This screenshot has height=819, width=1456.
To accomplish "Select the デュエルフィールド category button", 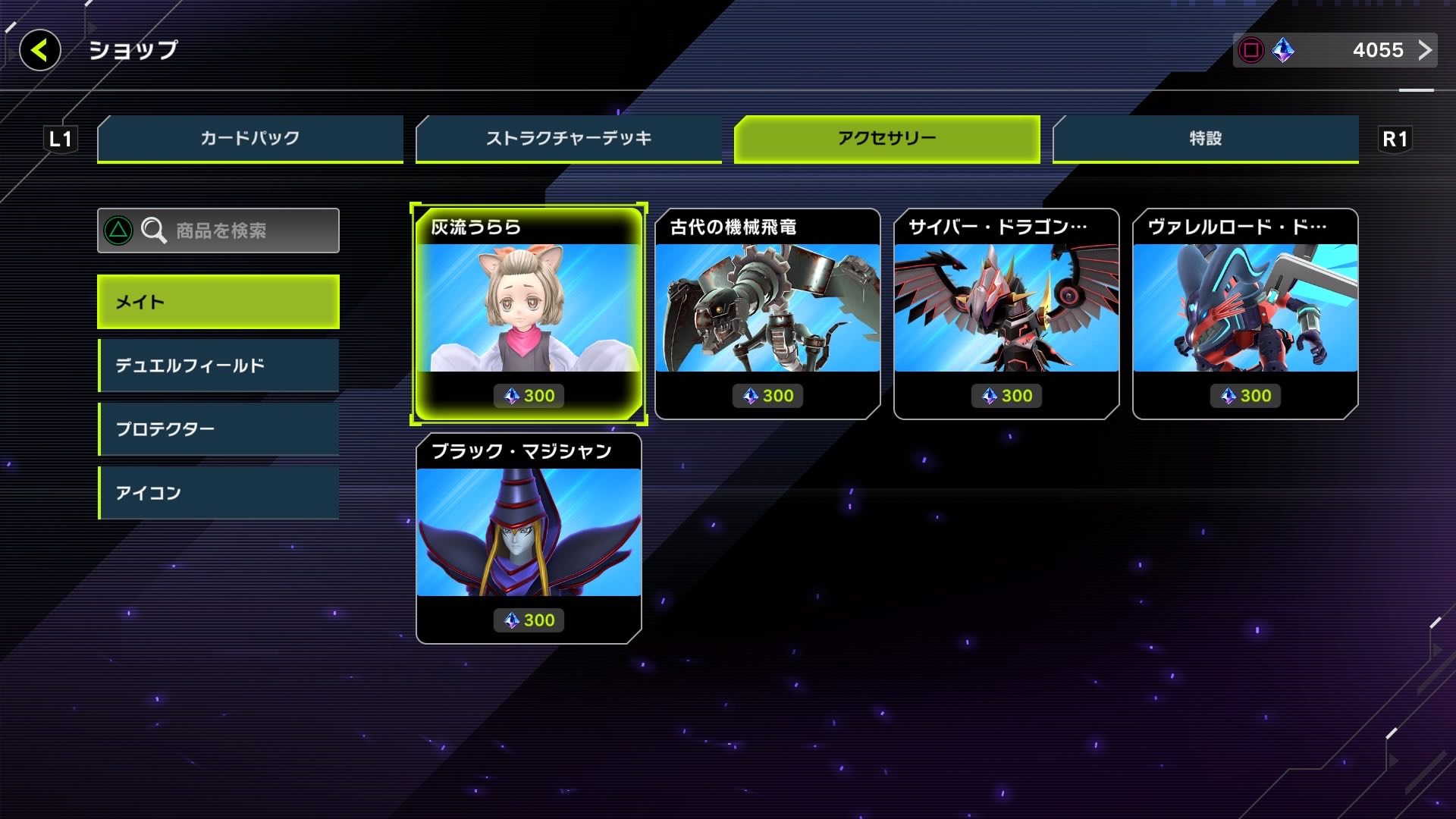I will (x=218, y=365).
